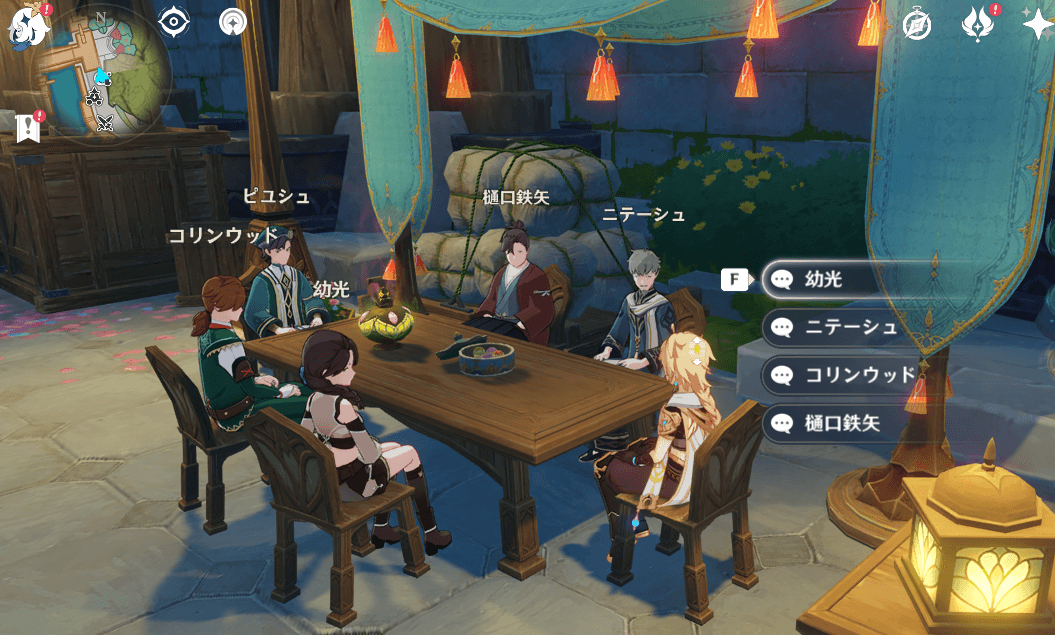Activate the eye-shaped elemental sight icon

[x=174, y=21]
